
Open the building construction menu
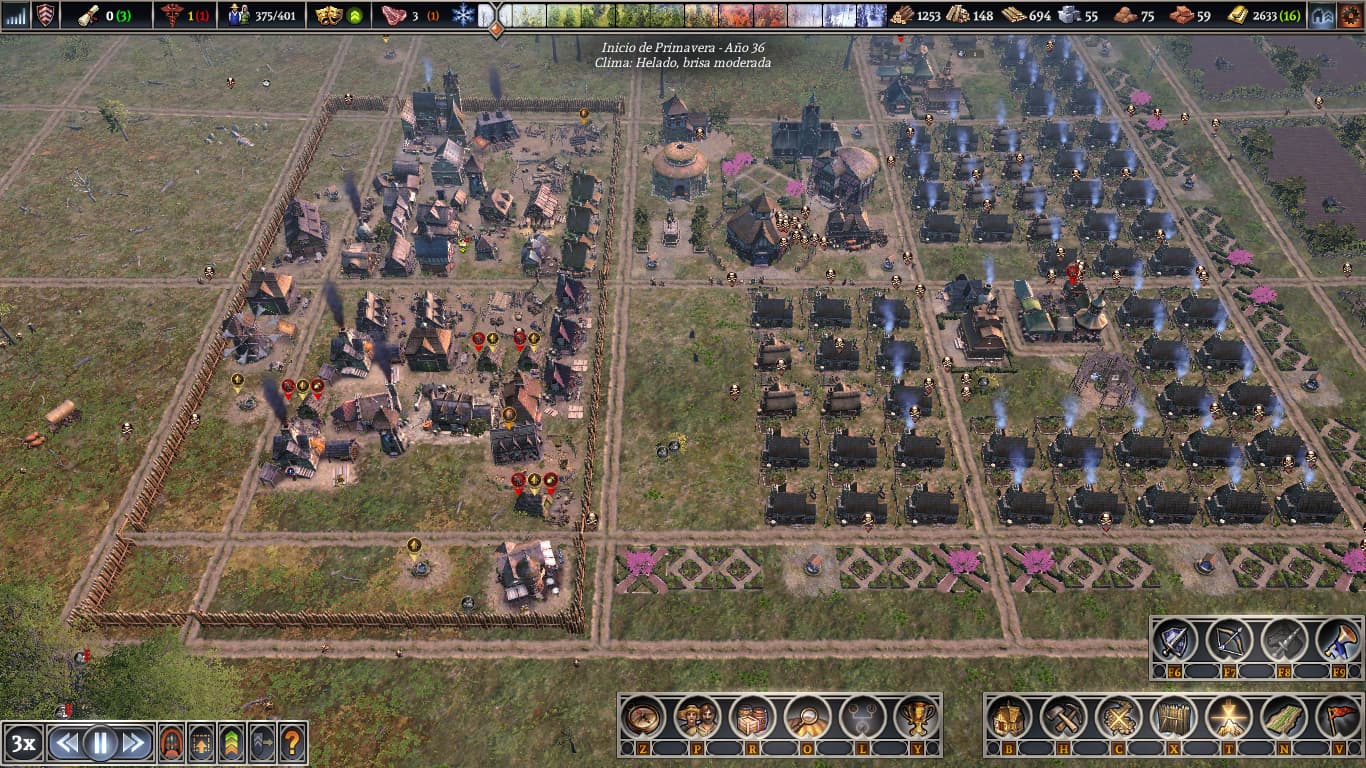pos(1010,716)
